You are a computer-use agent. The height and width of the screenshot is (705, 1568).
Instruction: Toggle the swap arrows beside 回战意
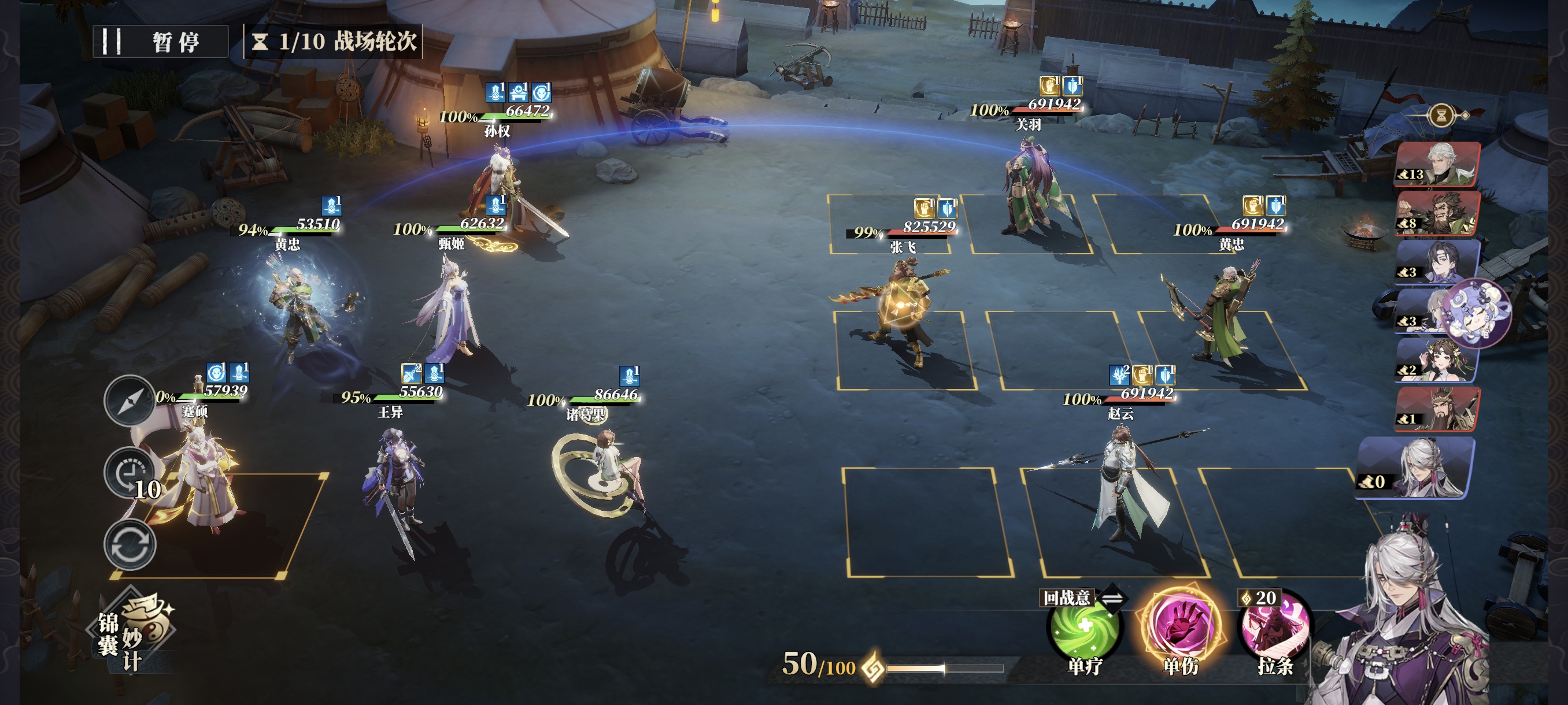click(1112, 599)
